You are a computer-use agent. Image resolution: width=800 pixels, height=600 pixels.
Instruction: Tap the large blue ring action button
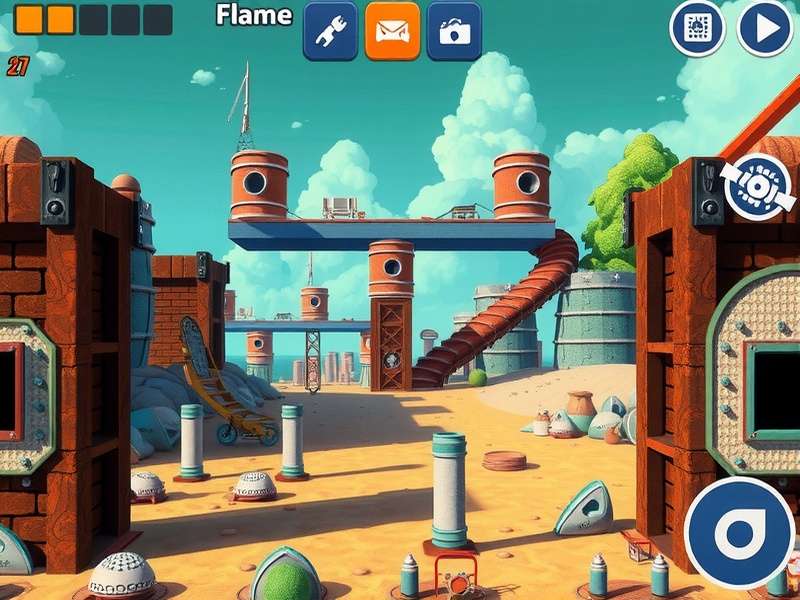click(740, 532)
